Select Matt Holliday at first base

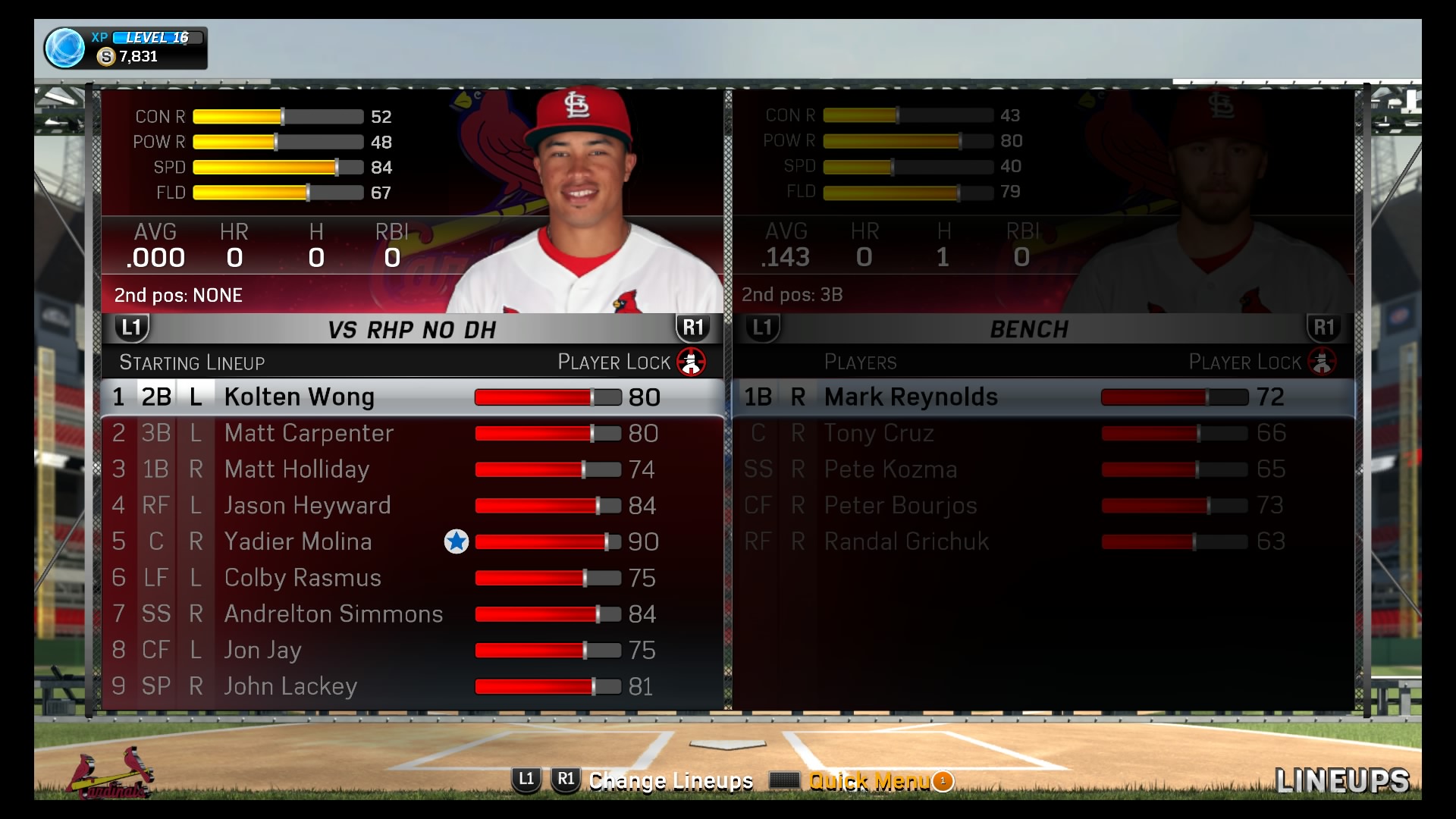click(297, 469)
